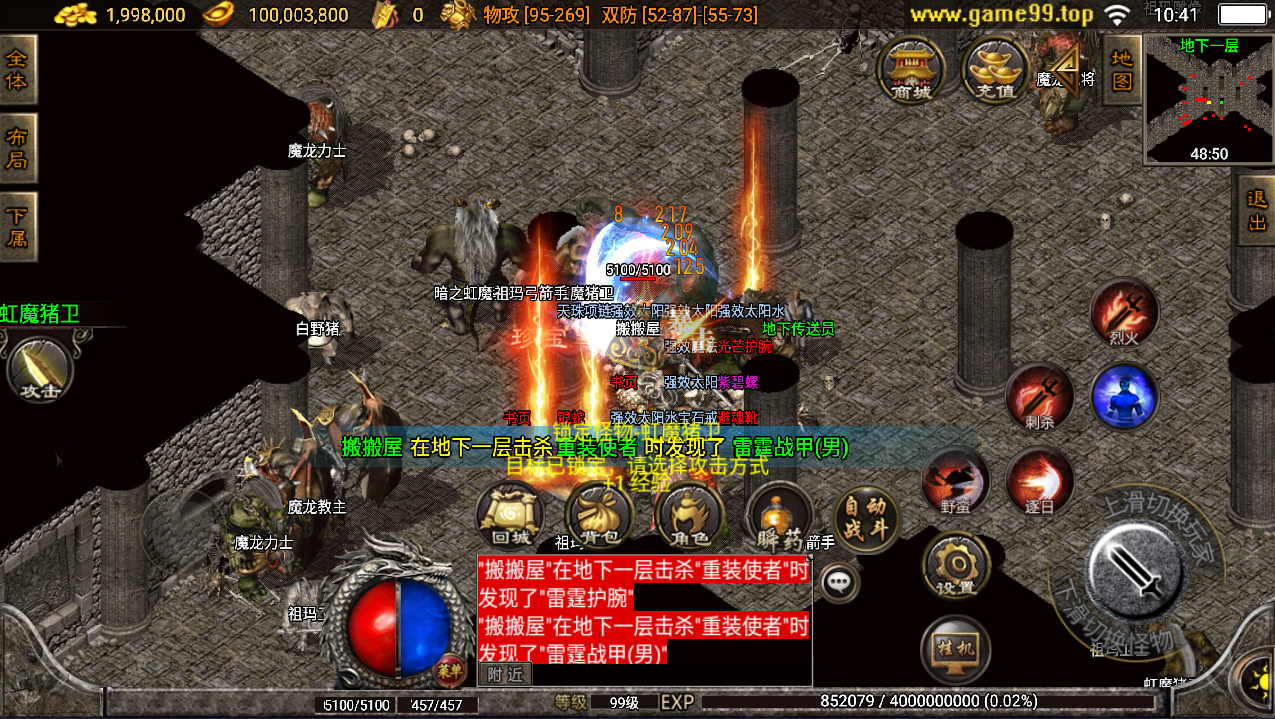Click the 退出 exit button
This screenshot has width=1275, height=719.
[1257, 211]
